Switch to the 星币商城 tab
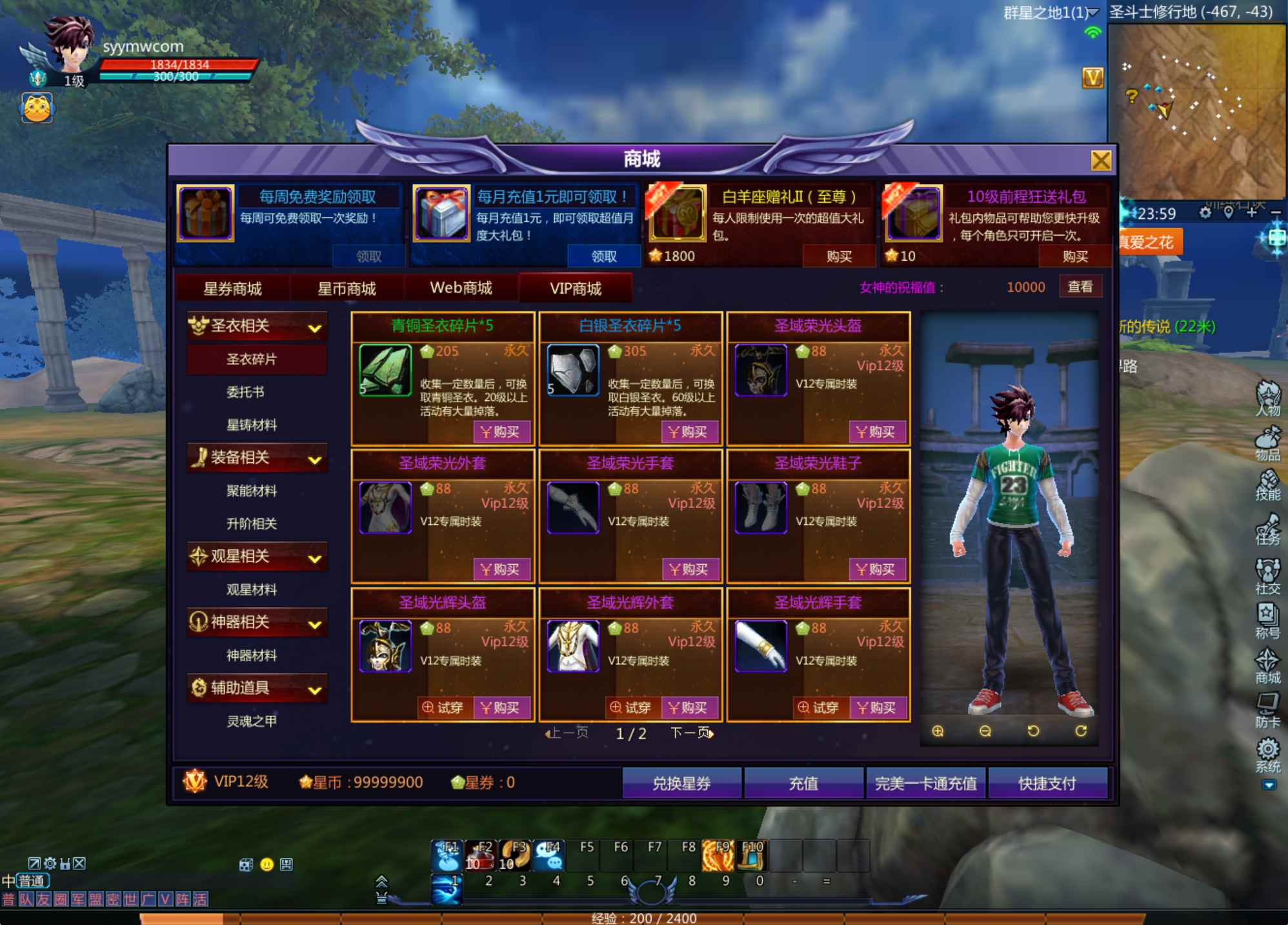This screenshot has height=925, width=1288. pos(347,289)
